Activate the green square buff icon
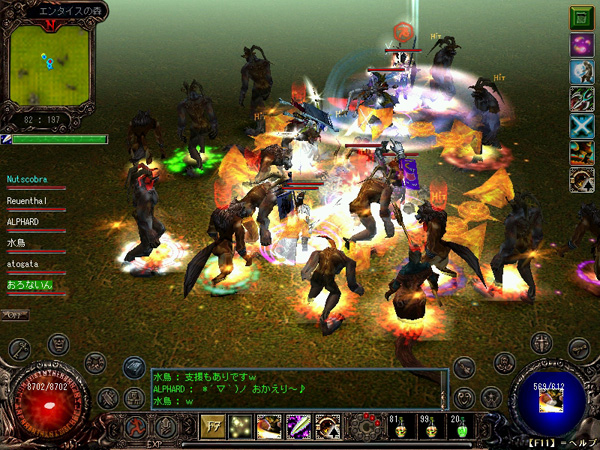Screen dimensions: 600x450 click(x=582, y=18)
